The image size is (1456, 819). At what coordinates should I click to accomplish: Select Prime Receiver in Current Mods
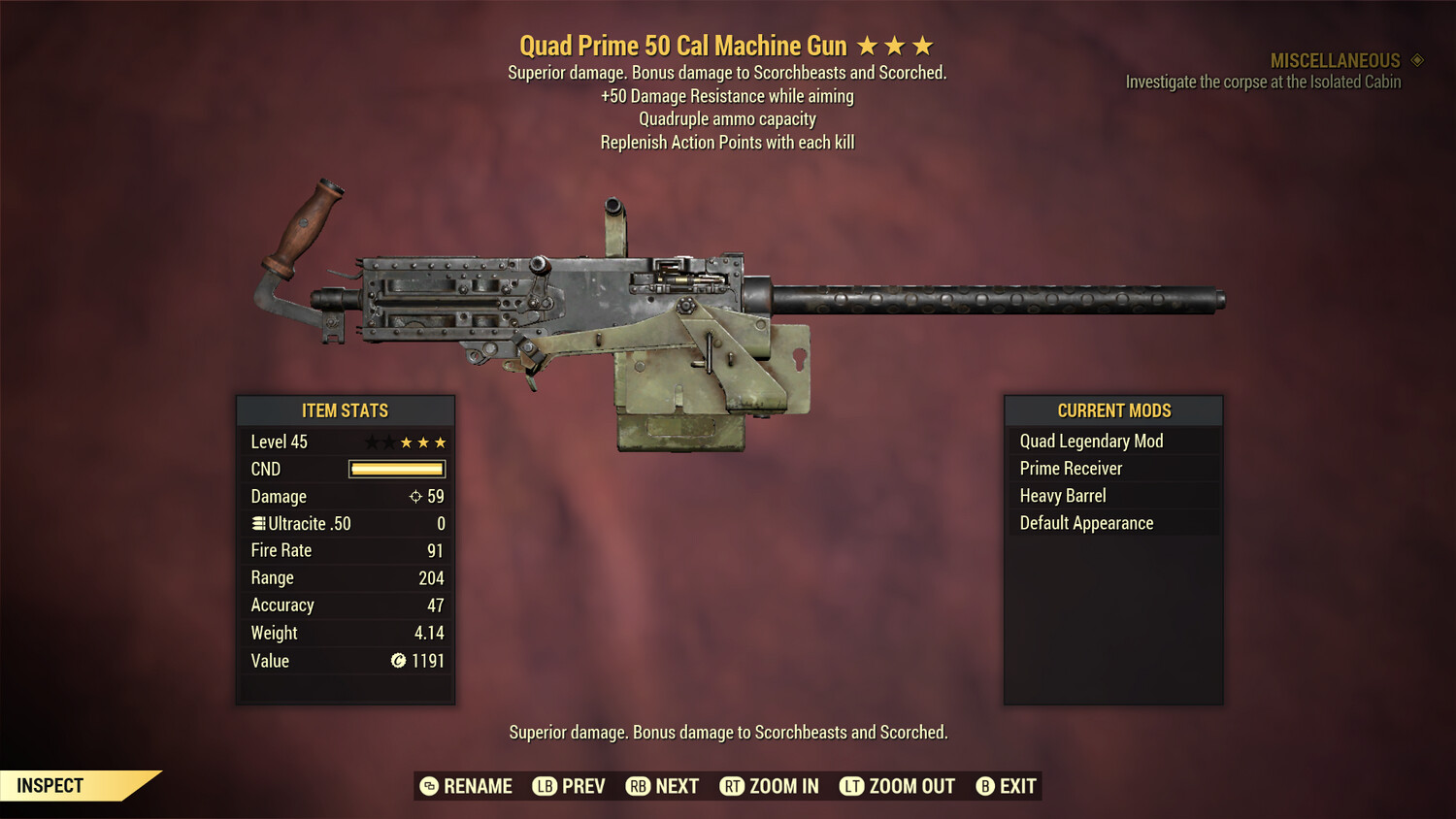[1071, 468]
